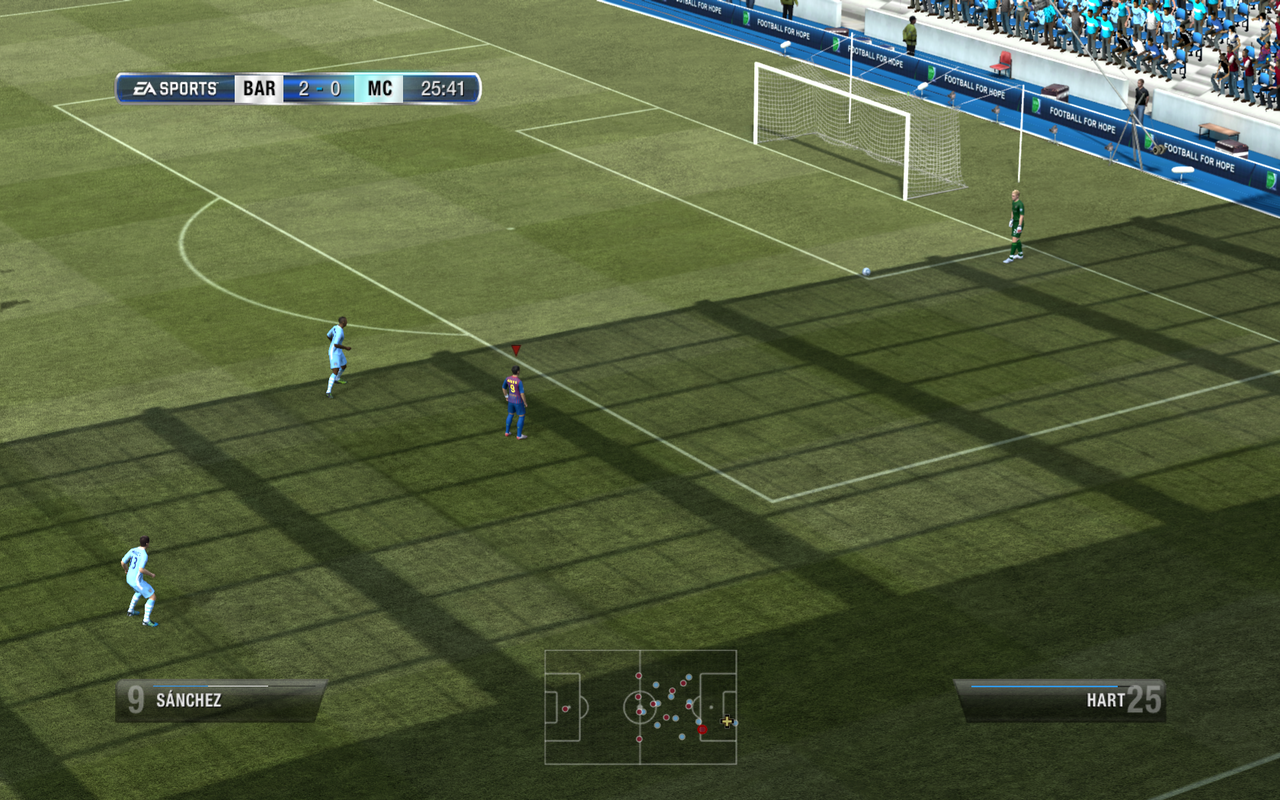Image resolution: width=1280 pixels, height=800 pixels.
Task: Click the center circle of the minimap radar
Action: [x=640, y=707]
